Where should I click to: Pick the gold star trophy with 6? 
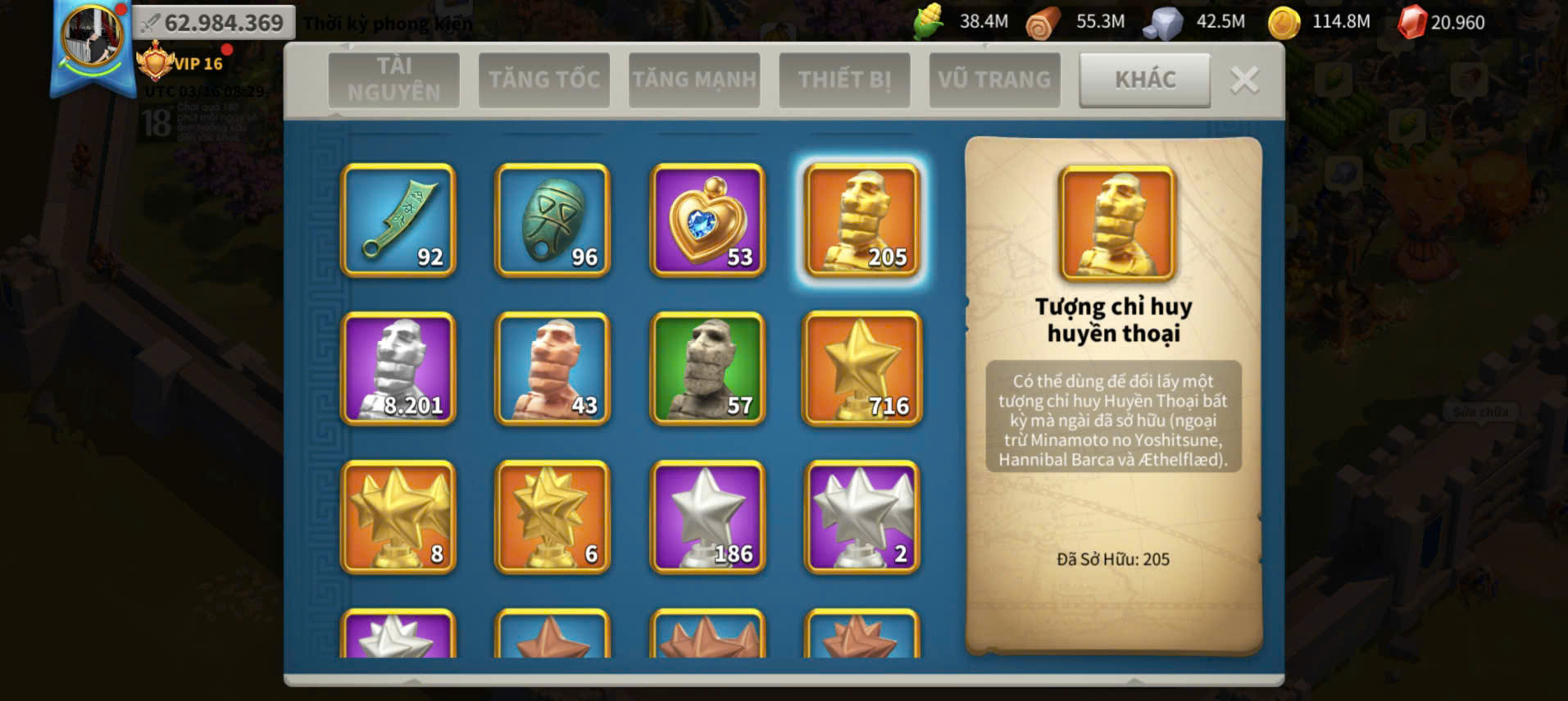(552, 517)
